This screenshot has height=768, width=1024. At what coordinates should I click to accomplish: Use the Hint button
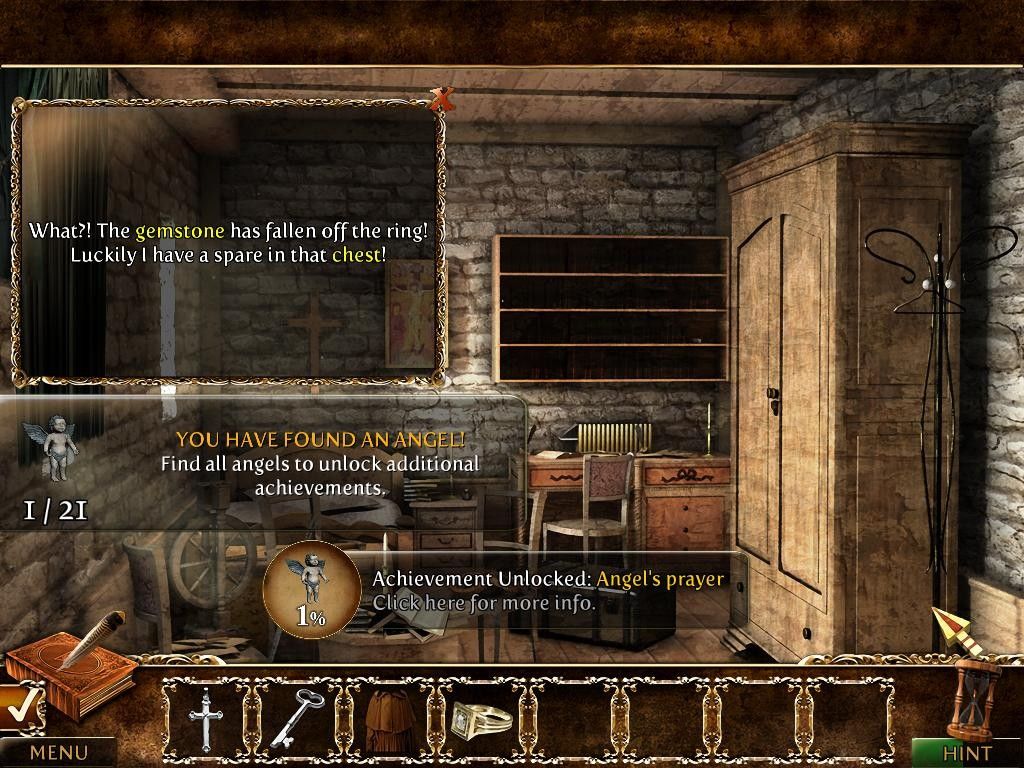[x=966, y=753]
